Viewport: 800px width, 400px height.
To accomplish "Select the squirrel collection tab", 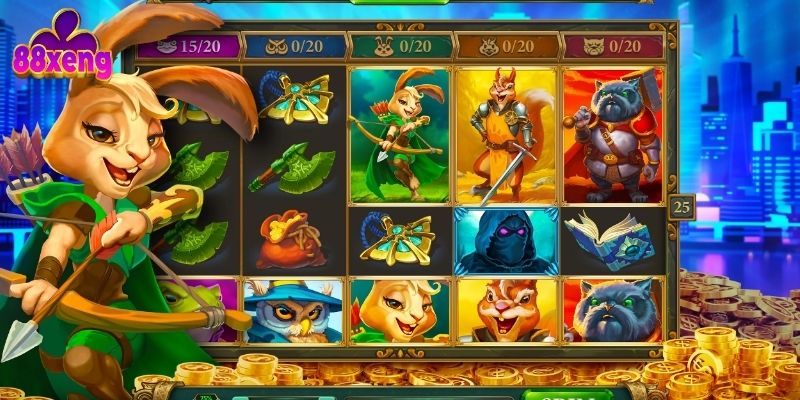I will tap(506, 46).
